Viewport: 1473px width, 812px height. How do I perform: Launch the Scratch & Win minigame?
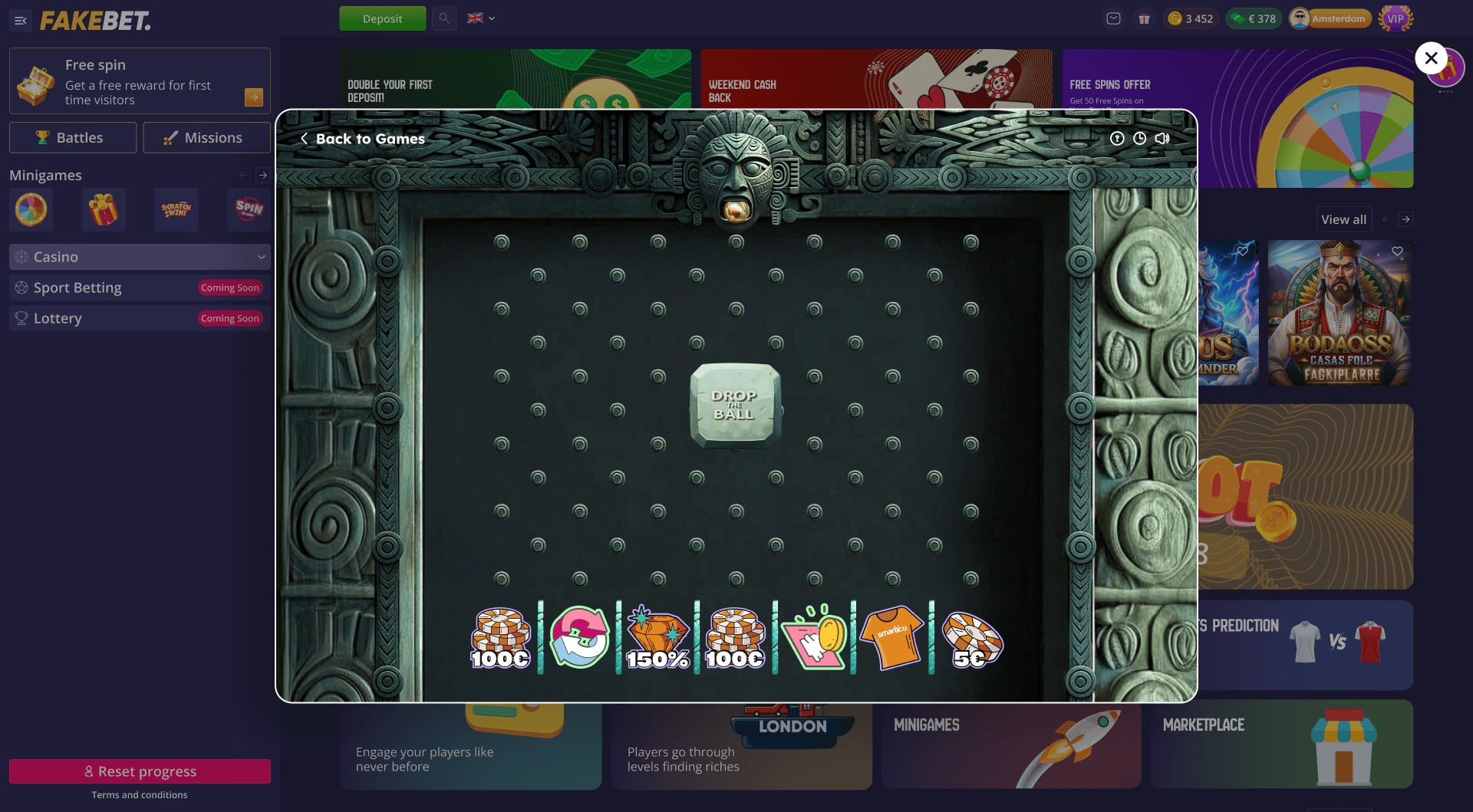click(176, 209)
